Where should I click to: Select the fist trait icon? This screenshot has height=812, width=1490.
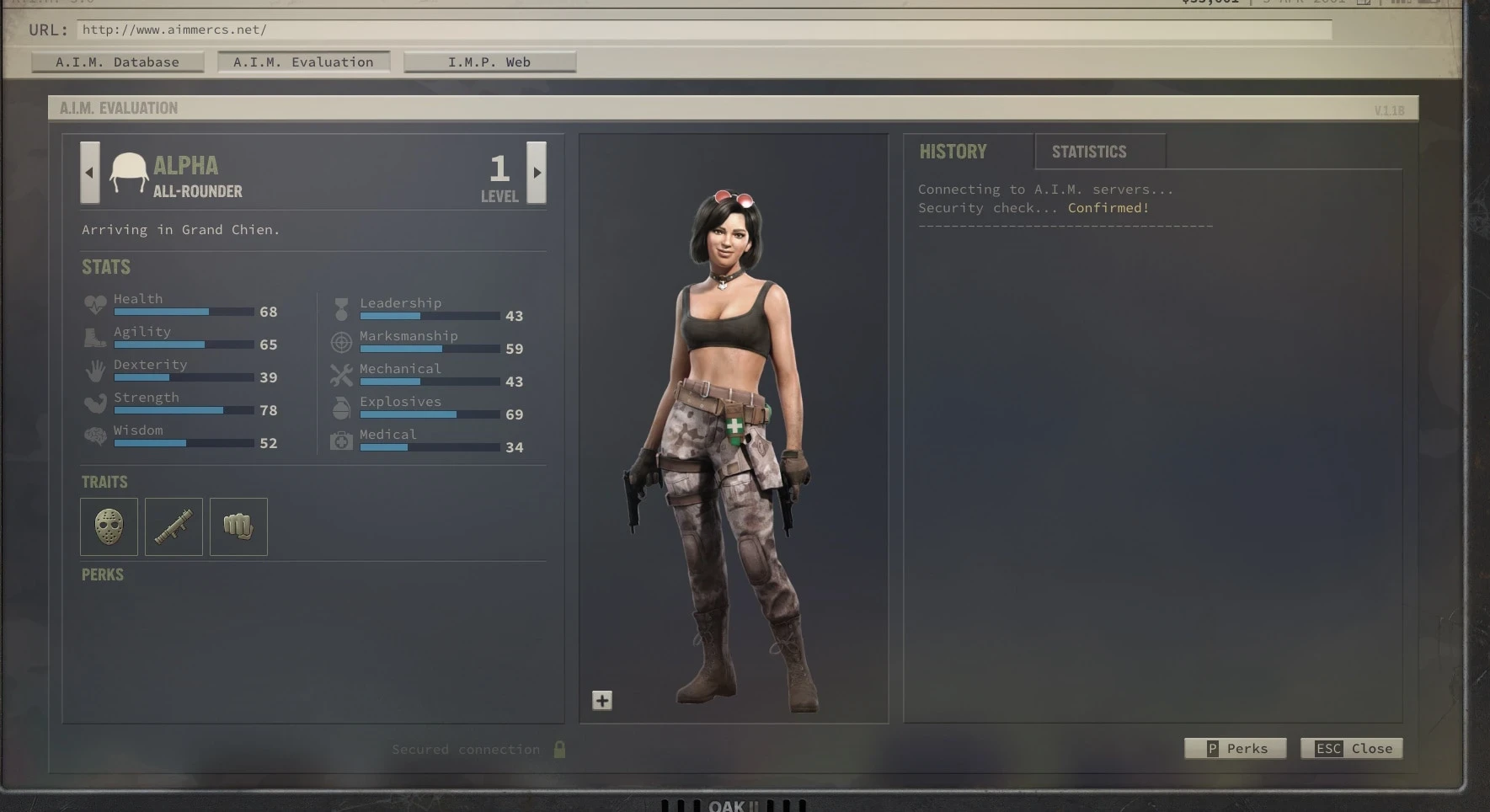coord(238,526)
